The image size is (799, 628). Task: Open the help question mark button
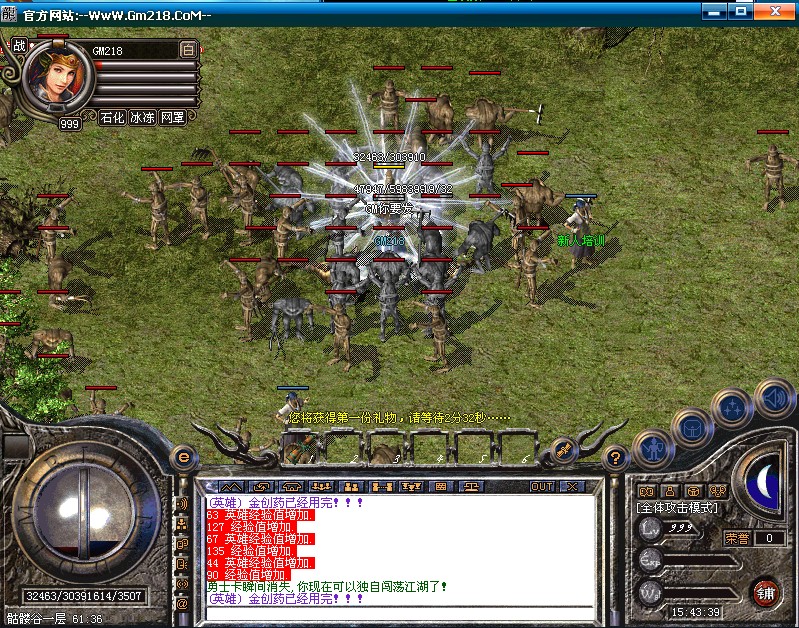[616, 458]
